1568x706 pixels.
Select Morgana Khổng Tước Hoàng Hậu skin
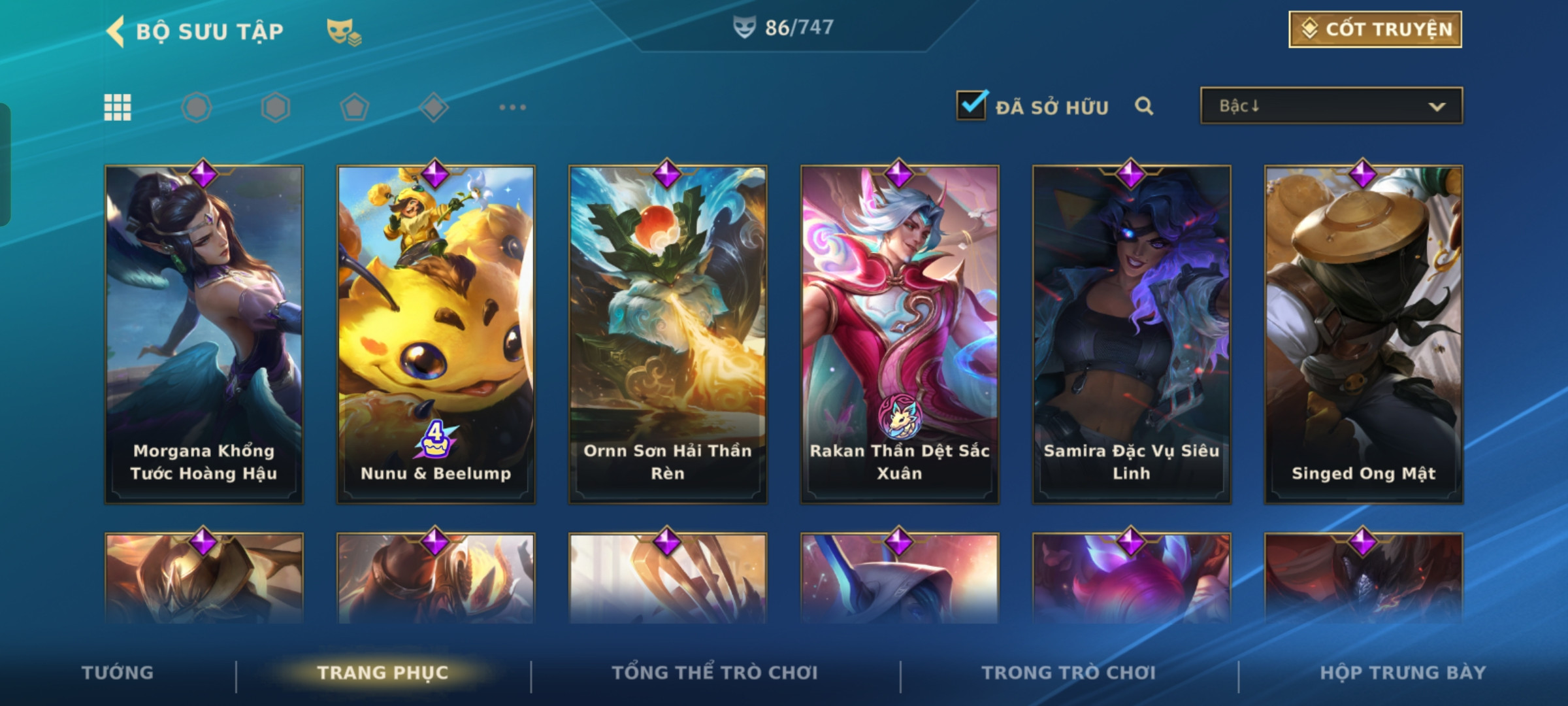[x=204, y=334]
